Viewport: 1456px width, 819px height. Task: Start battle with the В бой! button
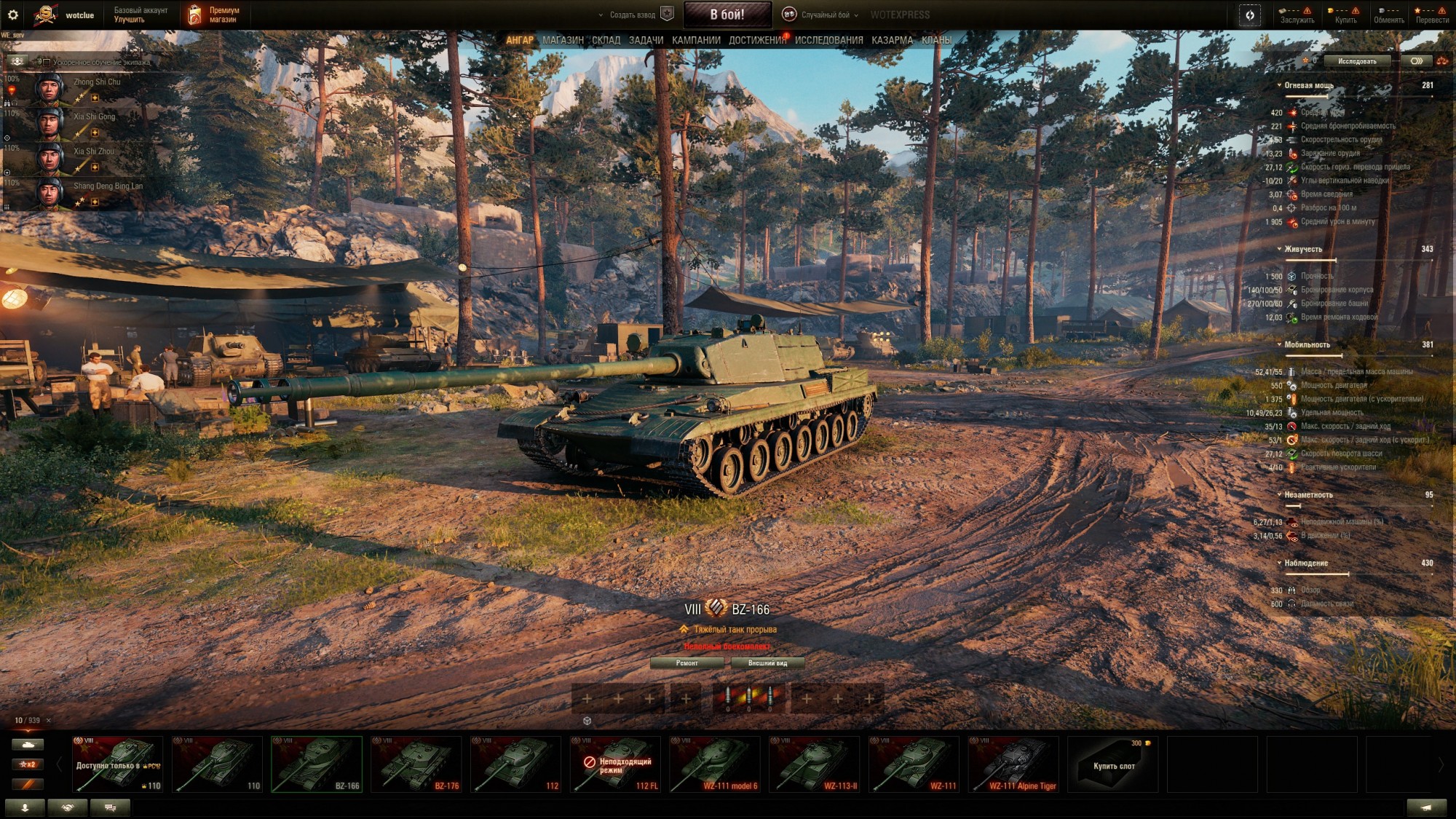click(727, 15)
